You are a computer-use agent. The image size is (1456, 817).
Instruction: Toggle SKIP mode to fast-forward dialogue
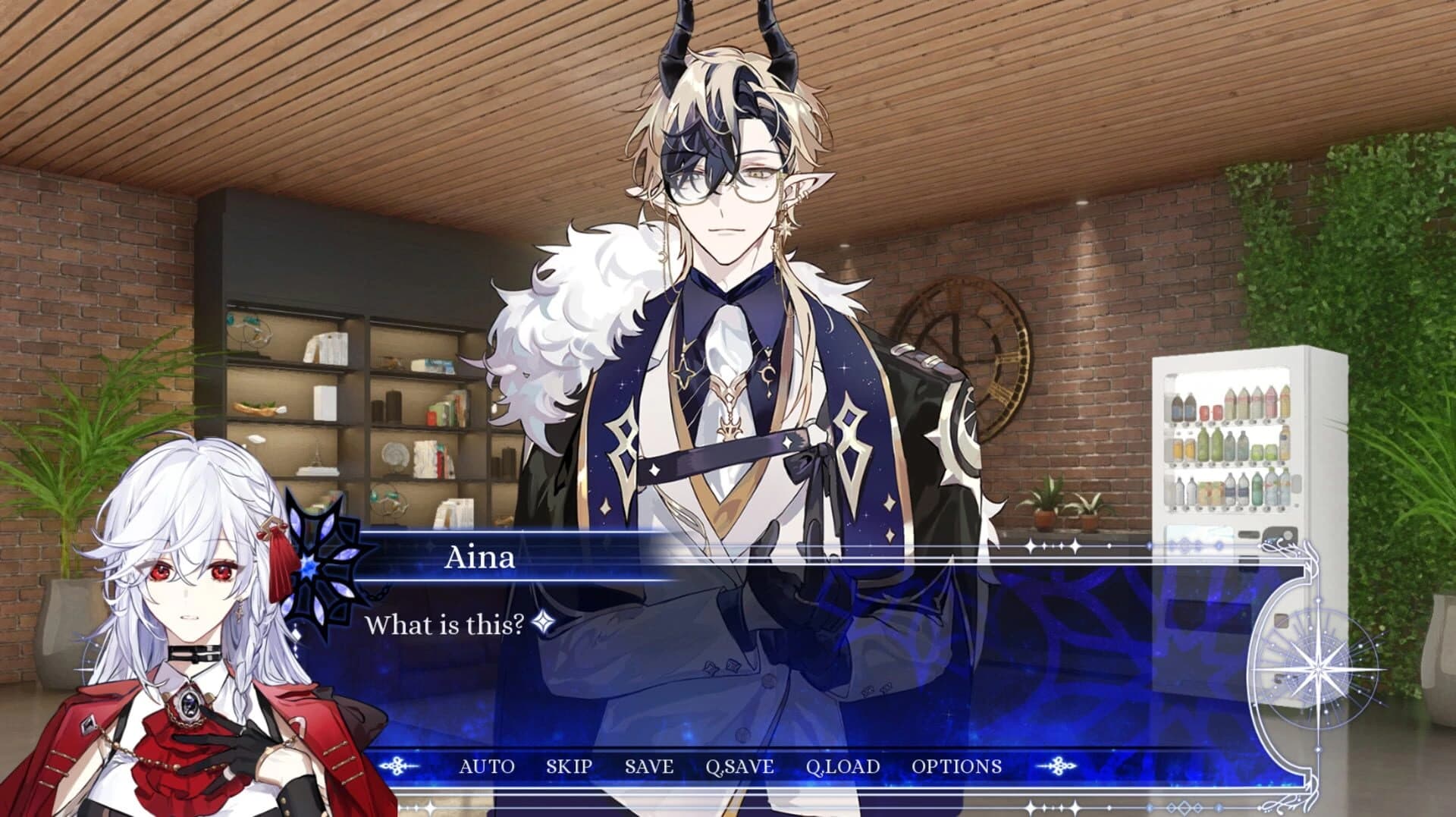point(568,767)
